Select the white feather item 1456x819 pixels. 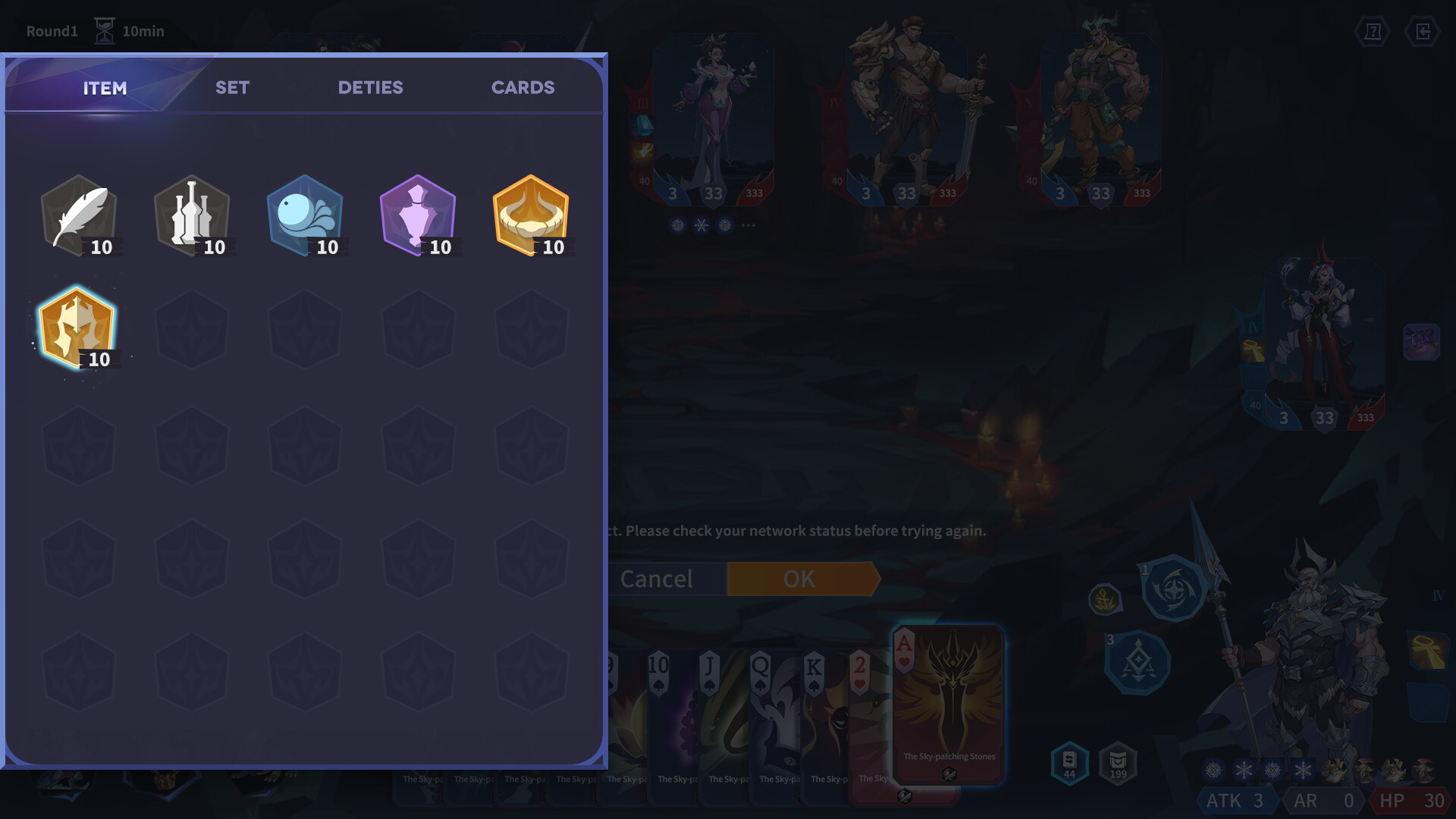[80, 215]
